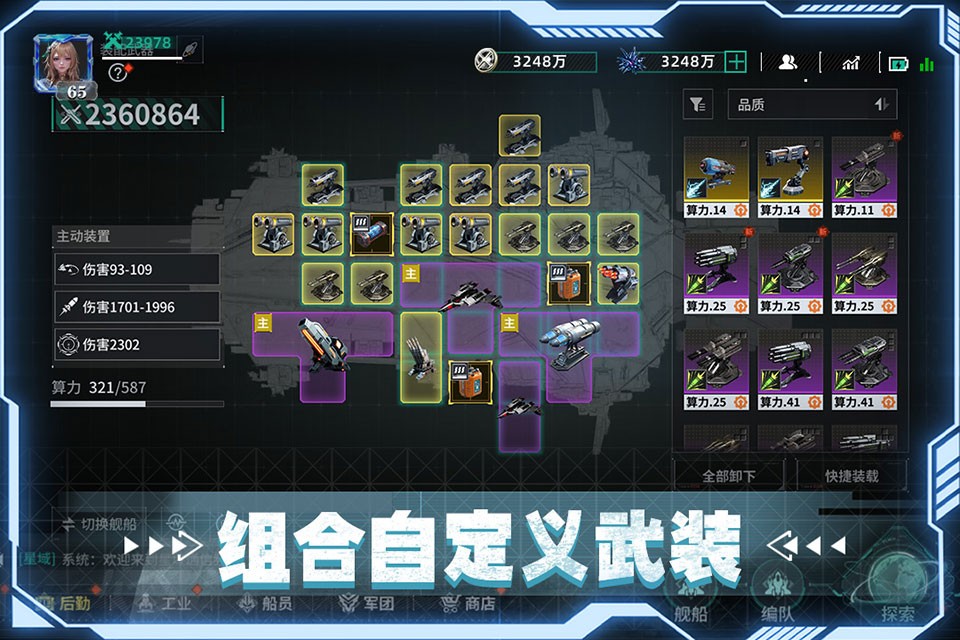Image resolution: width=960 pixels, height=640 pixels.
Task: Click the help question mark icon
Action: click(118, 72)
